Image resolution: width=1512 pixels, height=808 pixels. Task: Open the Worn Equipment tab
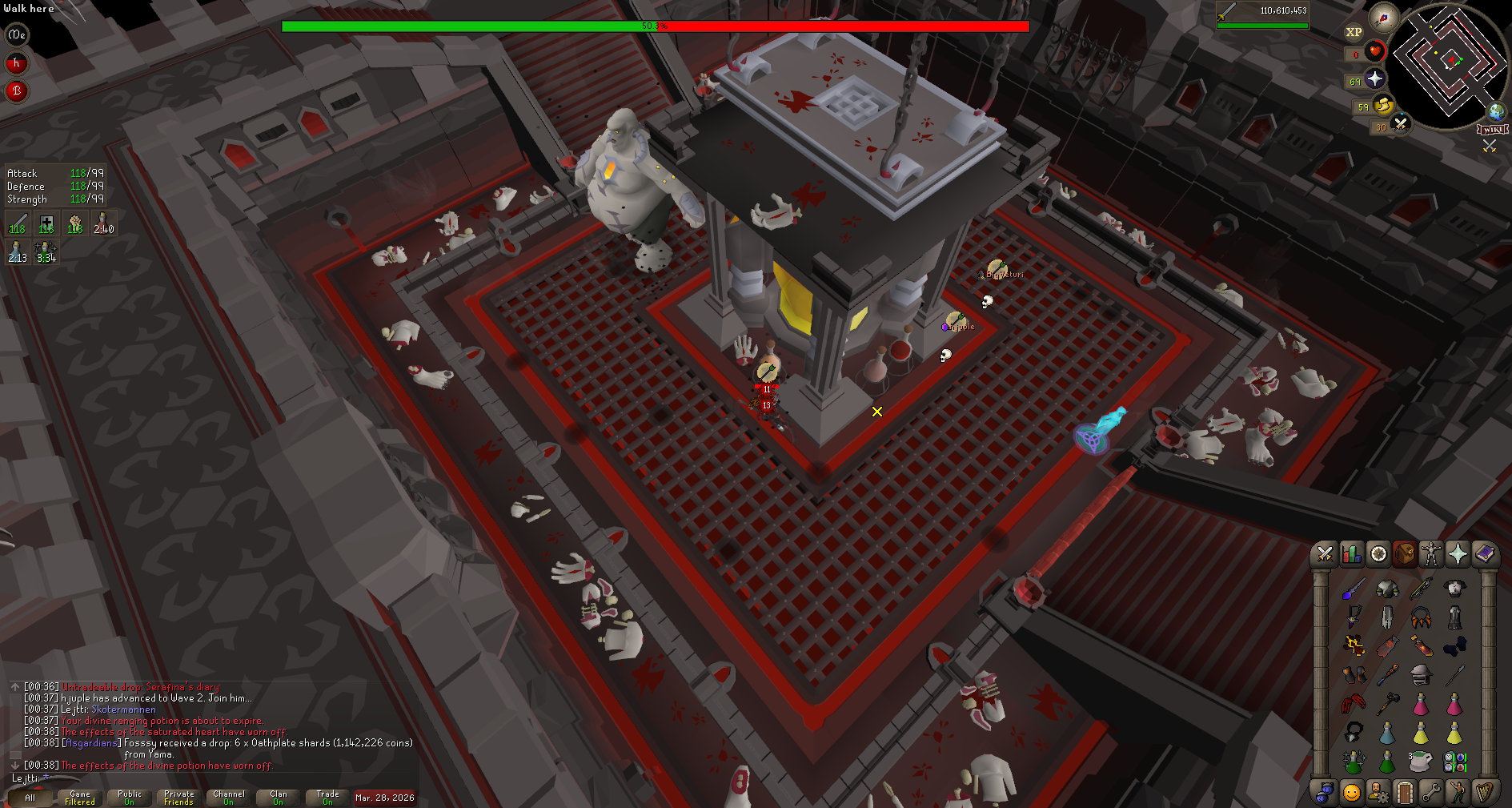tap(1430, 554)
